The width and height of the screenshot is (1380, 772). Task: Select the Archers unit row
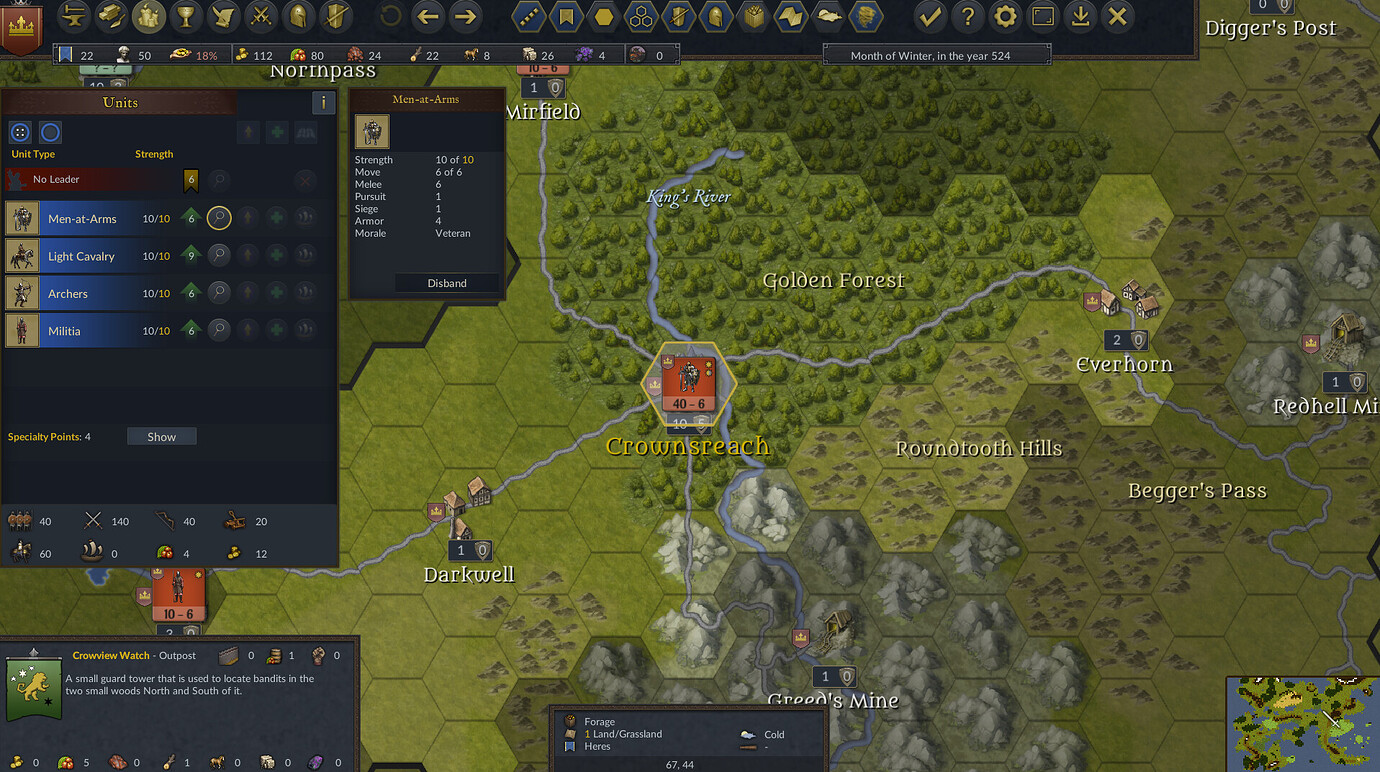pyautogui.click(x=68, y=294)
